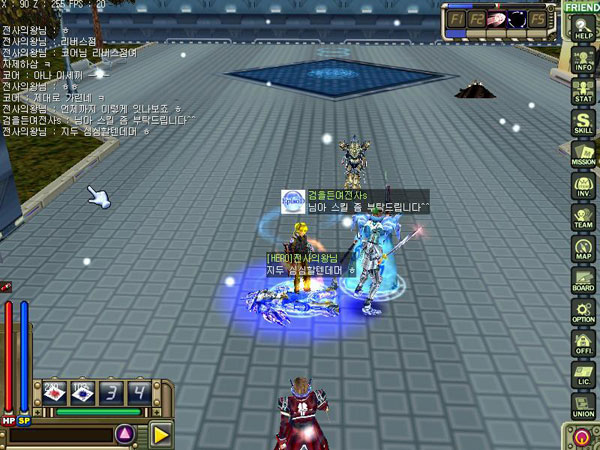This screenshot has width=600, height=450.
Task: View the MISSION list
Action: coord(581,154)
